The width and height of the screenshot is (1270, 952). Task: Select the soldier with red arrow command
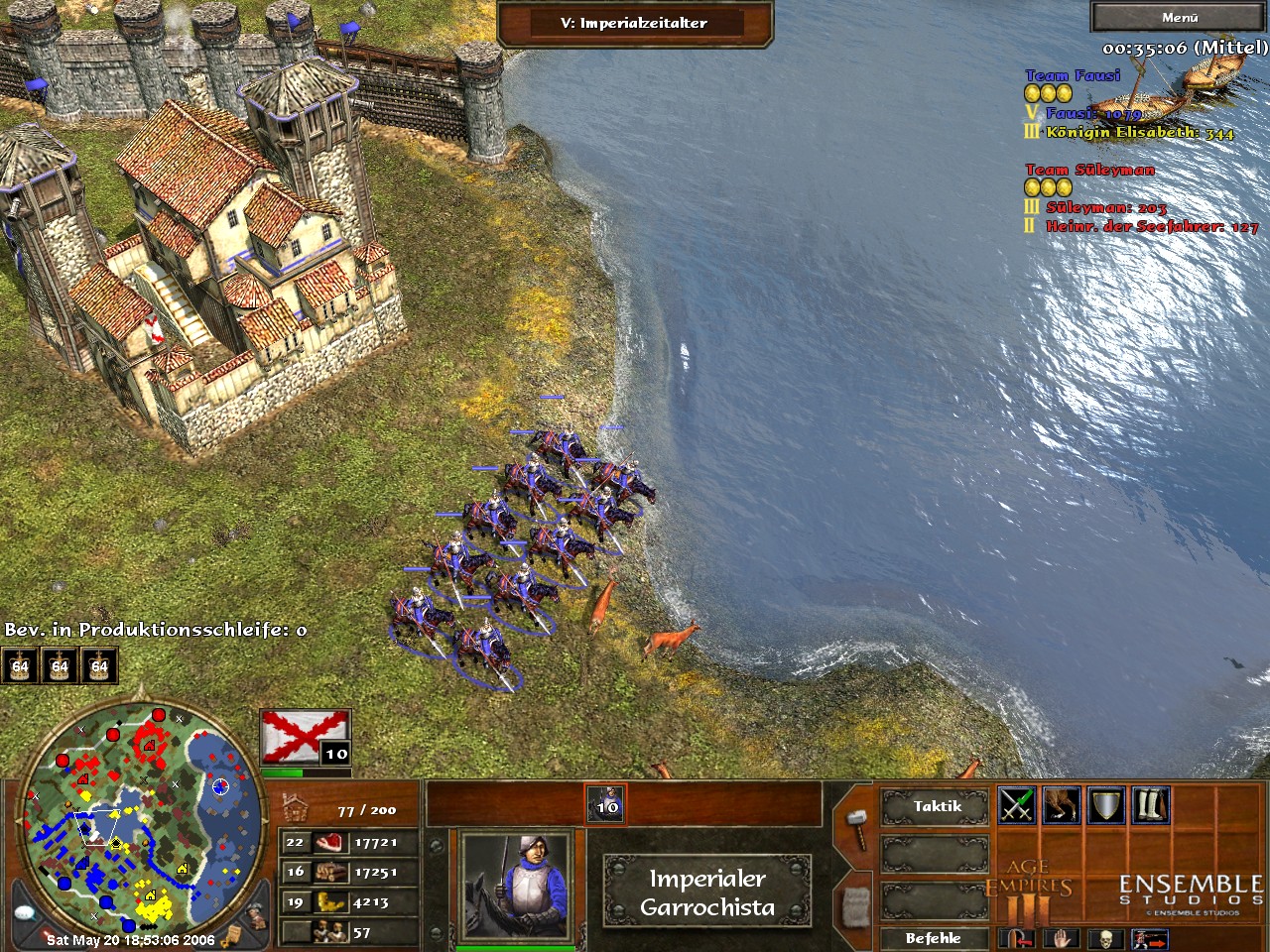[x=1149, y=938]
